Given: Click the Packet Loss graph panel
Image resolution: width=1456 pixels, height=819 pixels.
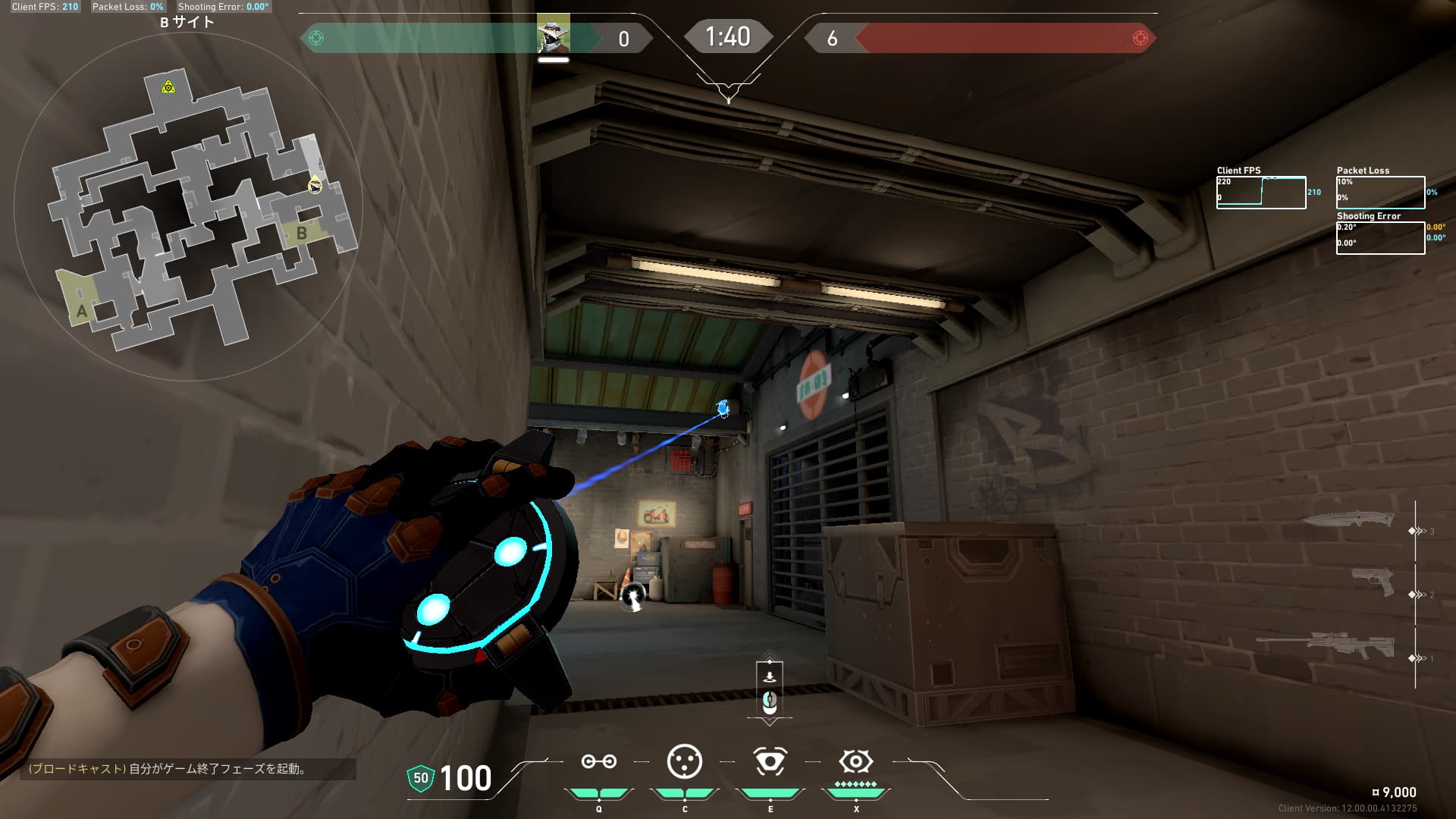Looking at the screenshot, I should click(1380, 193).
